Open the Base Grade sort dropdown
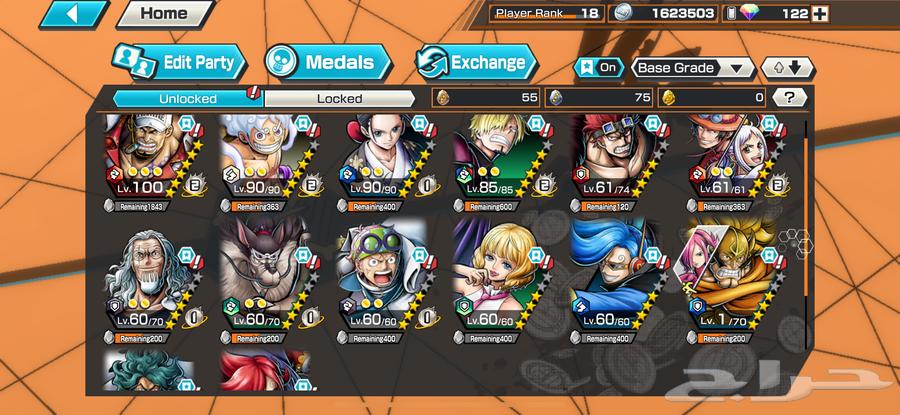The image size is (900, 415). coord(692,68)
